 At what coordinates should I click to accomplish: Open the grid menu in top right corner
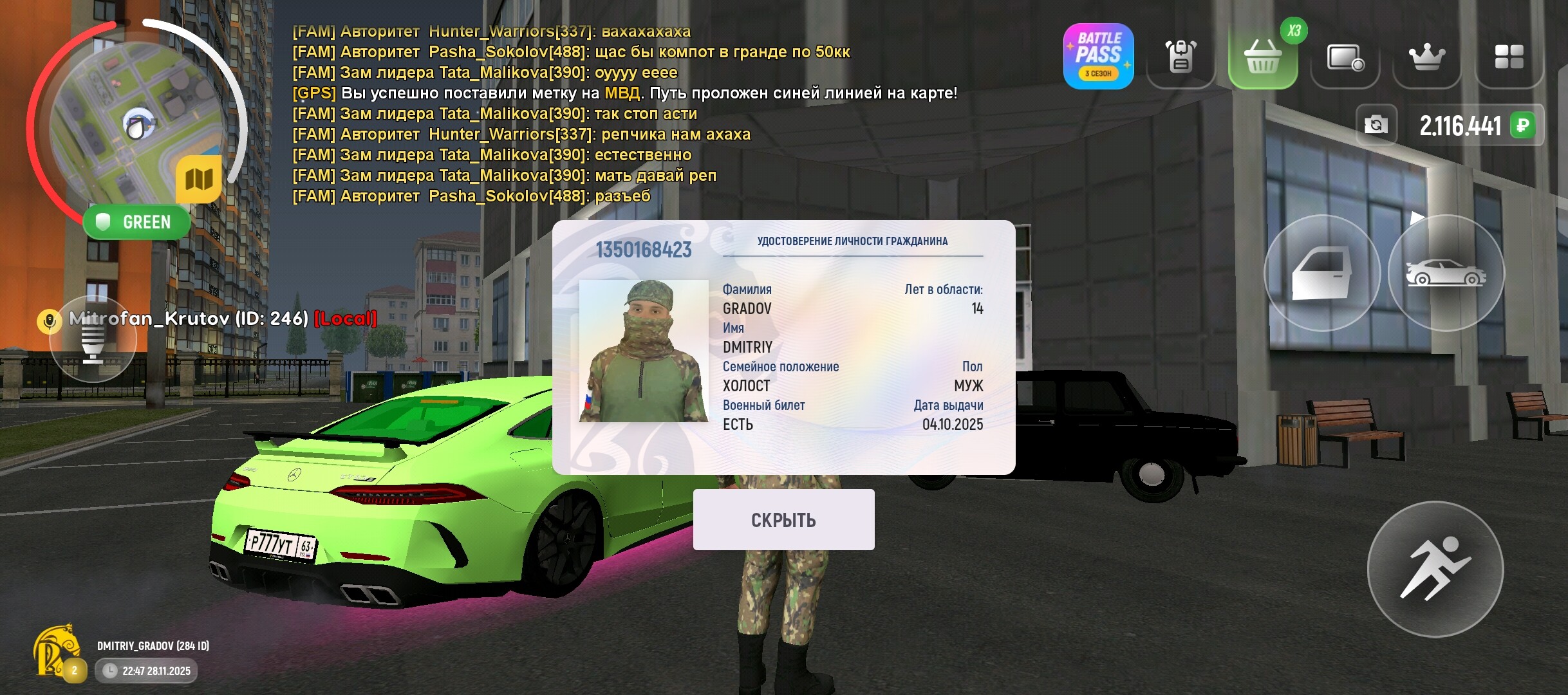coord(1509,57)
